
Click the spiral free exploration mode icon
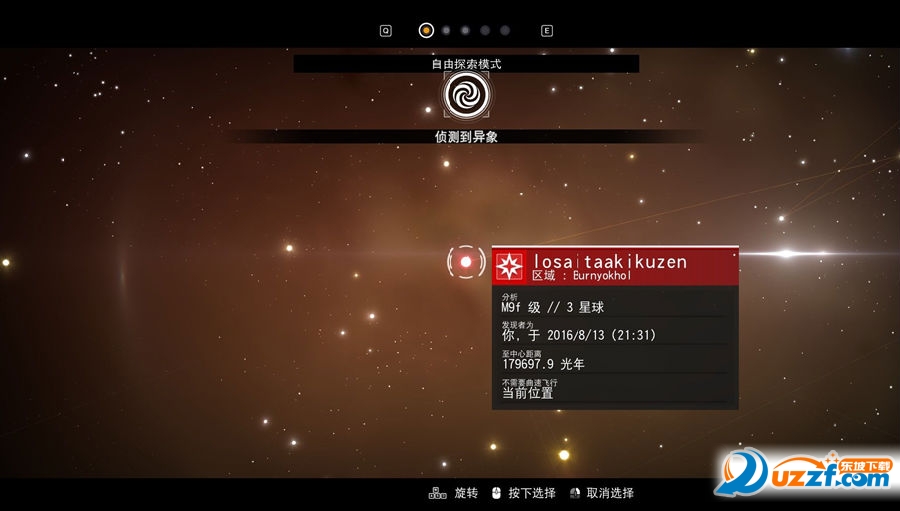pos(465,95)
